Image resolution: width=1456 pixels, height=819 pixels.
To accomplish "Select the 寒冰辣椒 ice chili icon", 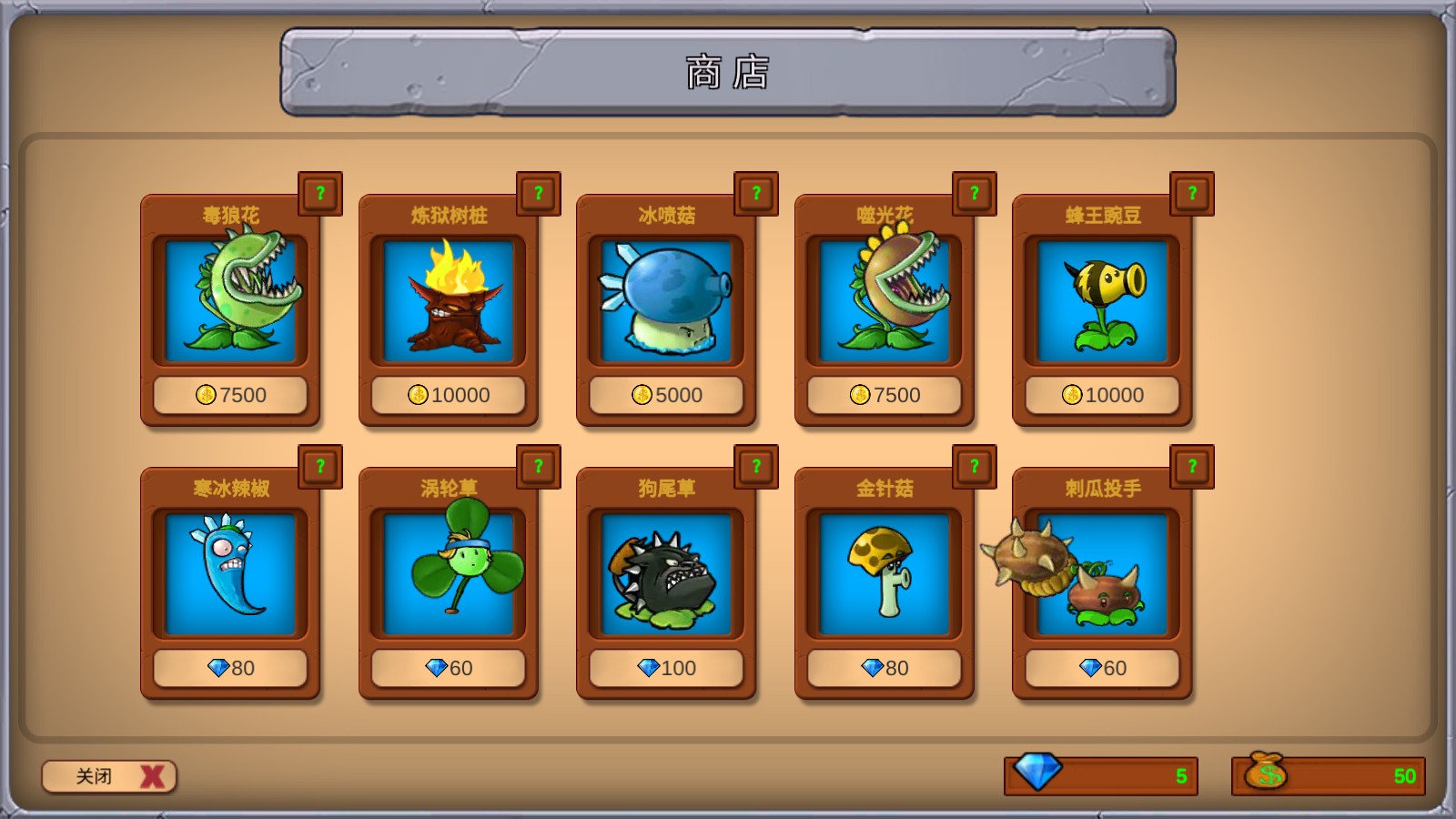I will point(230,575).
